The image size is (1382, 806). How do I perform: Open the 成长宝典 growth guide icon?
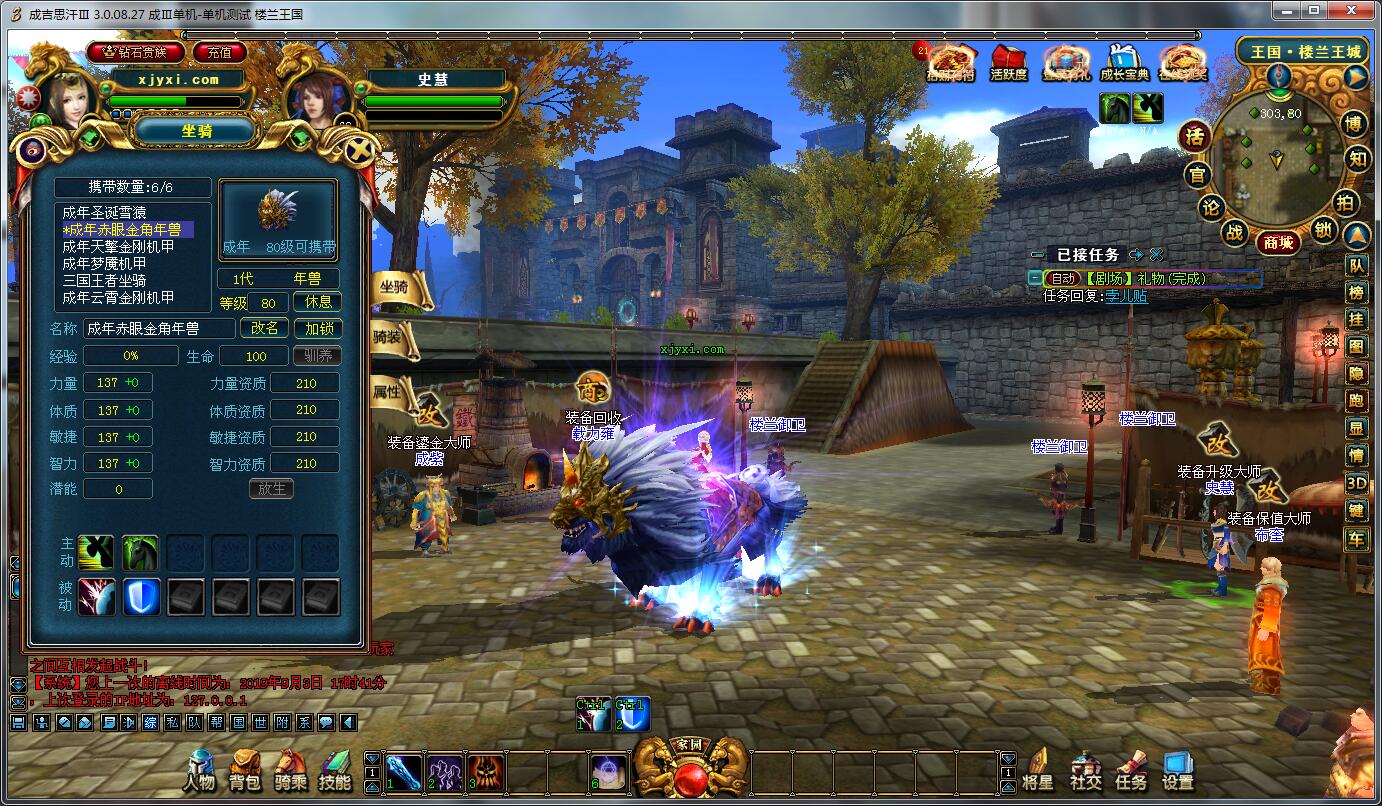click(1124, 63)
